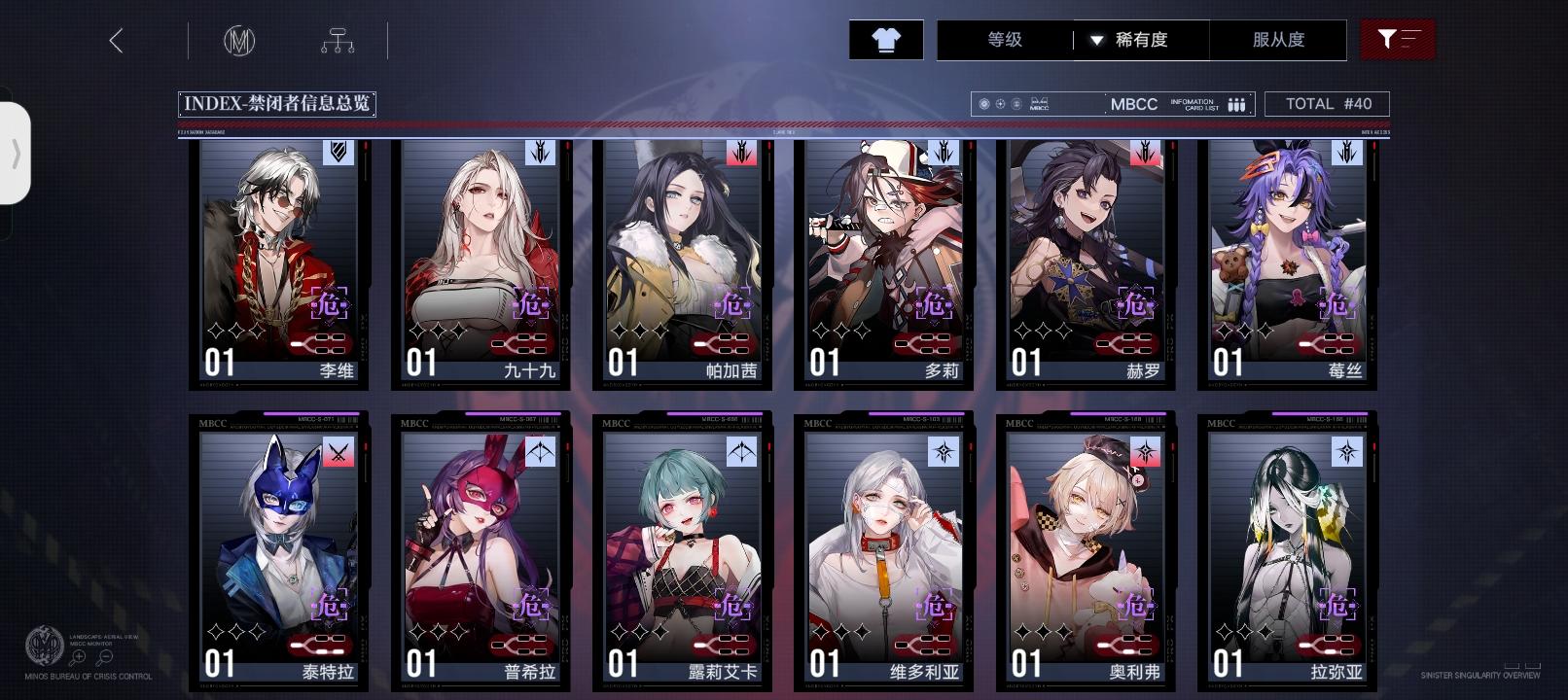Open the red filter icon top right
This screenshot has width=1568, height=700.
coord(1398,40)
